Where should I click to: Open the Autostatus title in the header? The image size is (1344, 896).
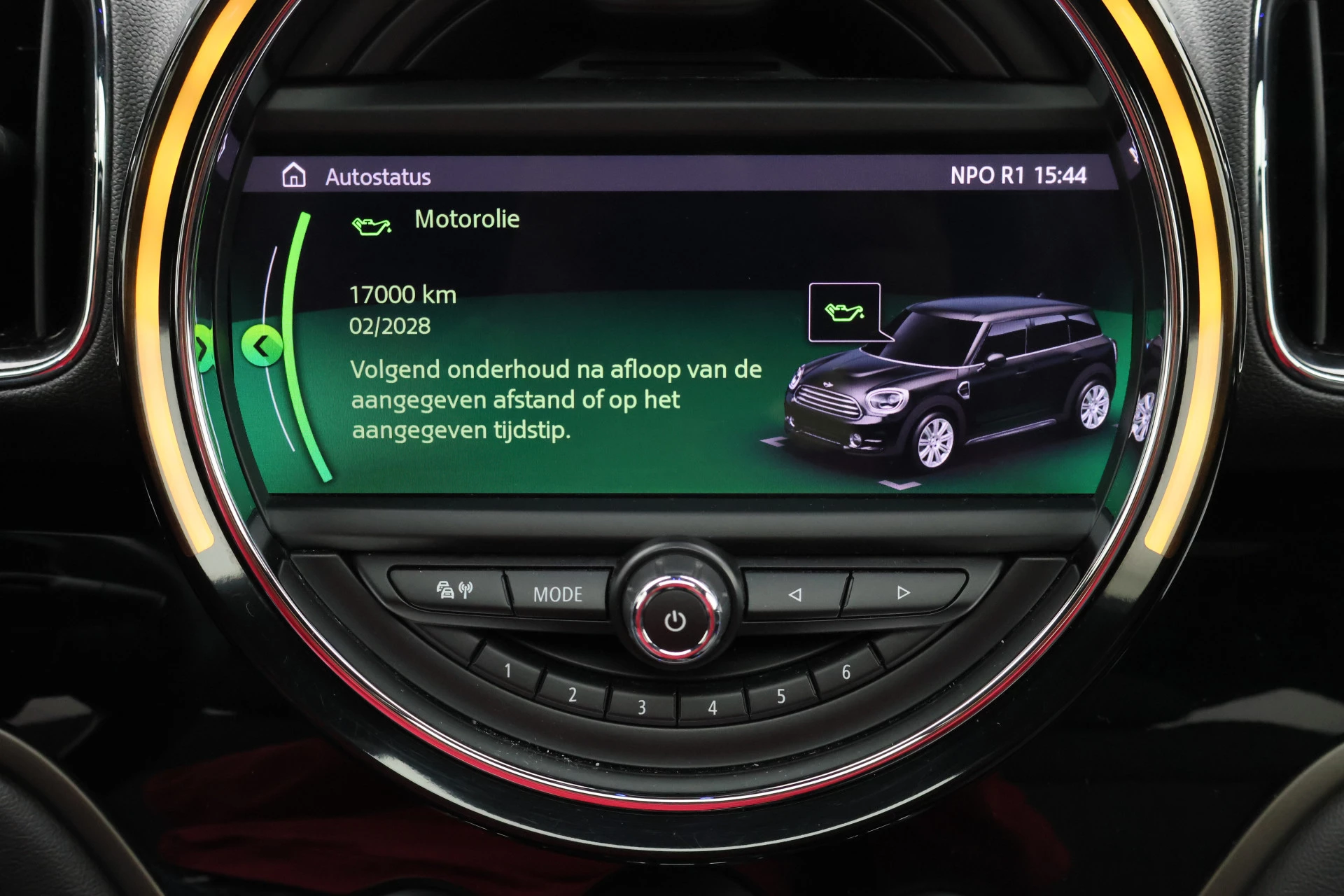[379, 176]
